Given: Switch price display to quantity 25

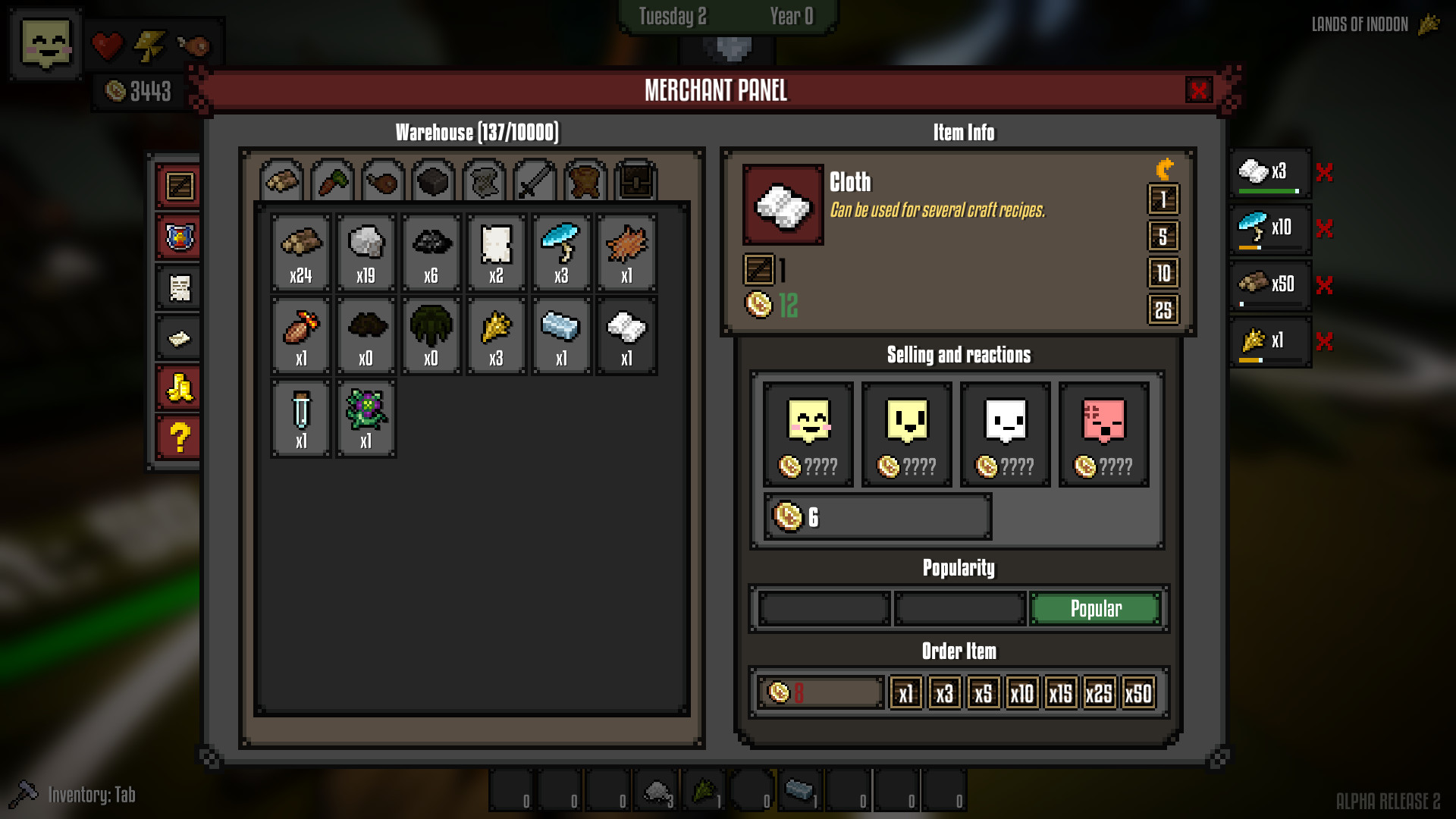Looking at the screenshot, I should [x=1165, y=309].
